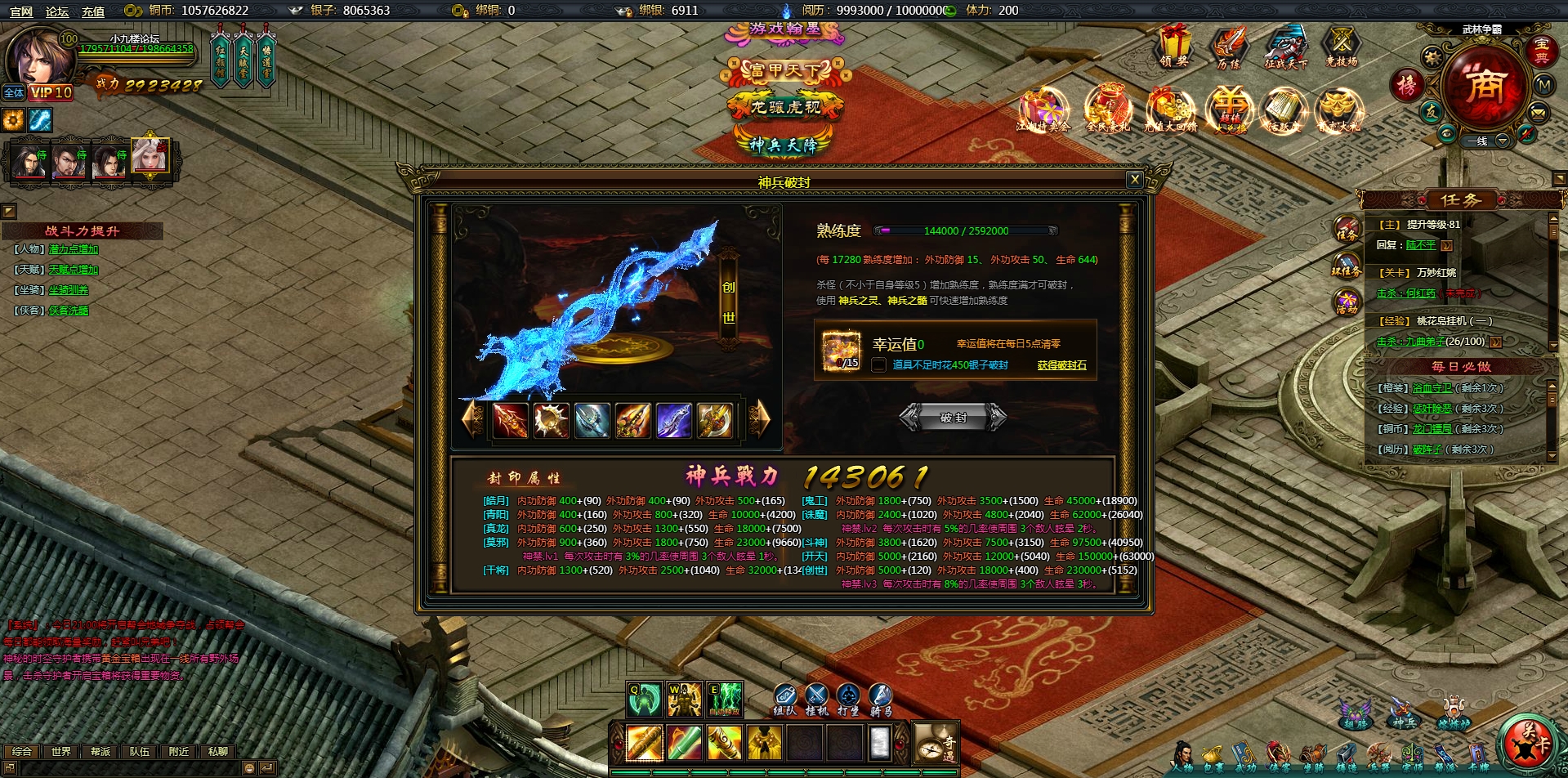
Task: Open the 商 shop button
Action: point(1483,84)
